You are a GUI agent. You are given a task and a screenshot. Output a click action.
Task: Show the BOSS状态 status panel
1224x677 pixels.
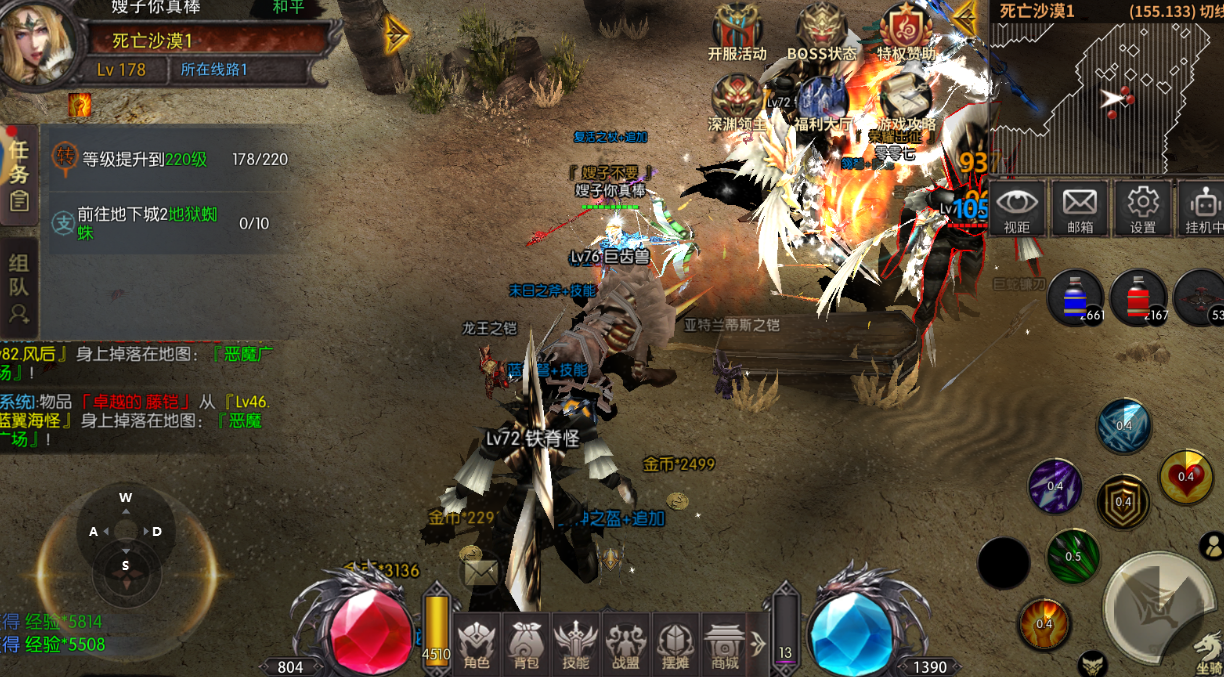click(x=822, y=32)
